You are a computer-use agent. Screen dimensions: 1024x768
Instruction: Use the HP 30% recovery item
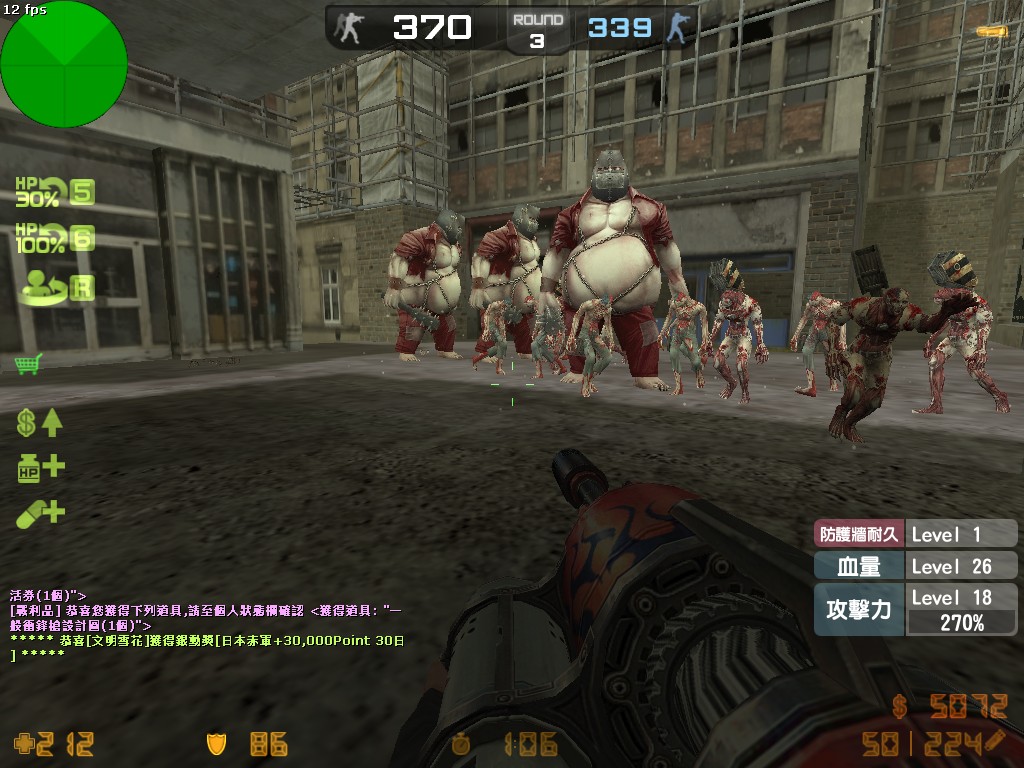(x=52, y=192)
